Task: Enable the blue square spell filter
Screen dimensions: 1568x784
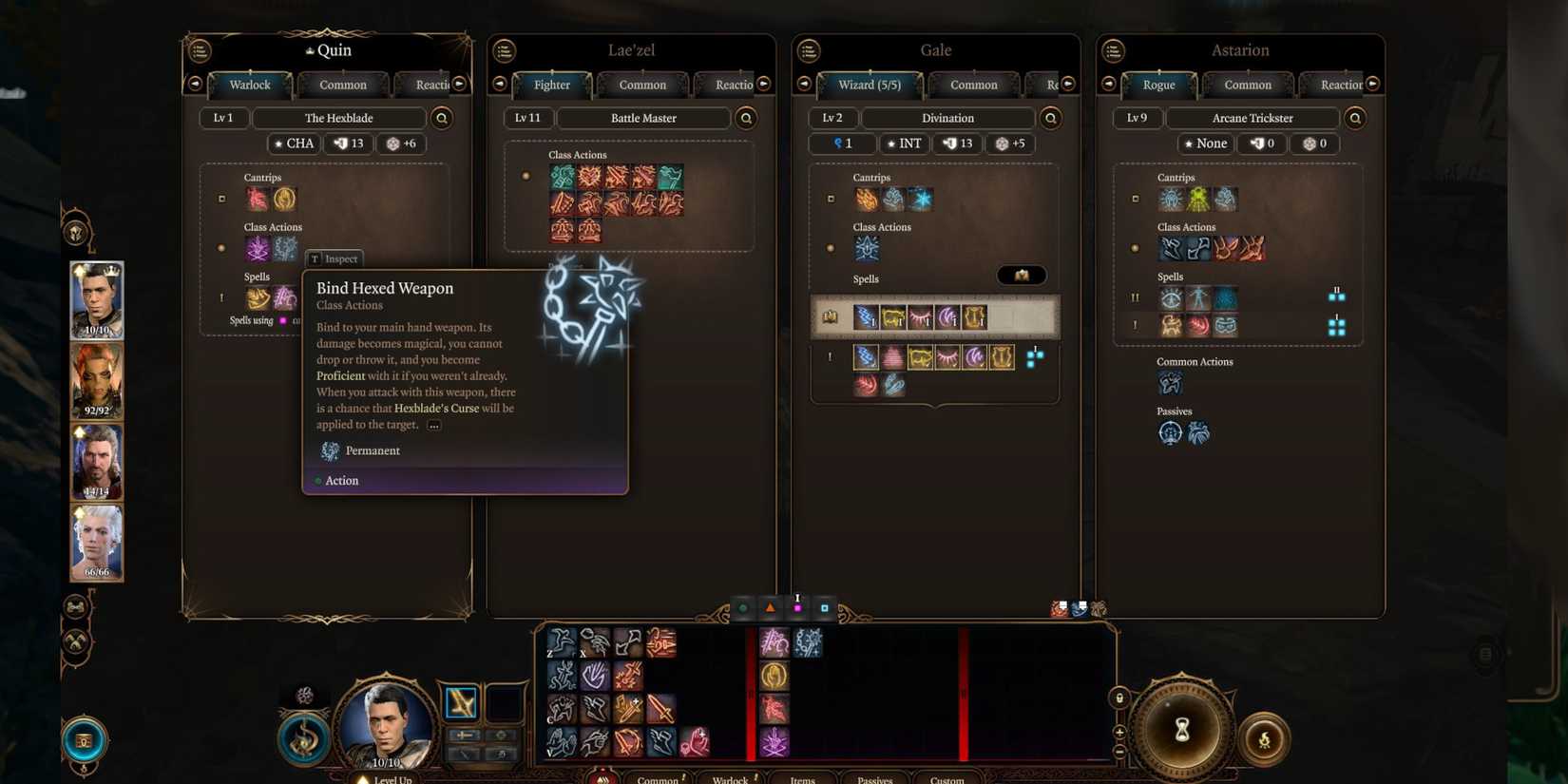Action: 824,607
